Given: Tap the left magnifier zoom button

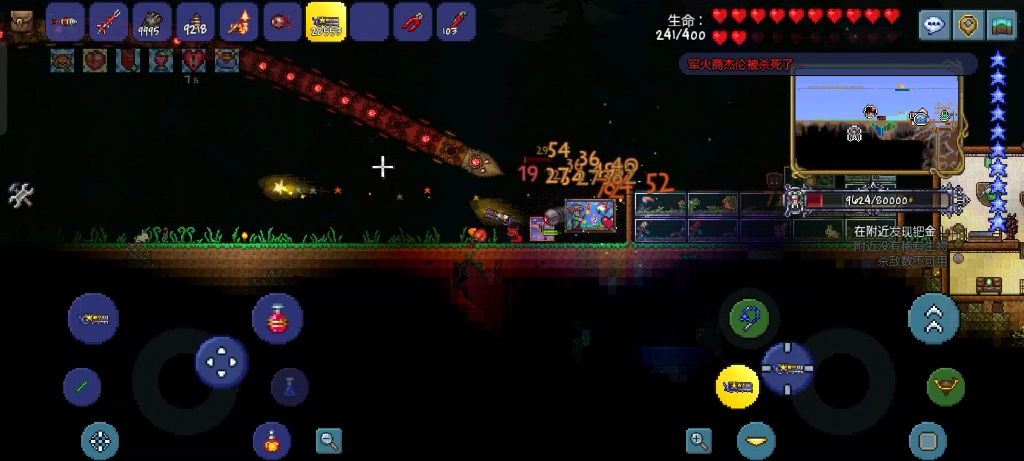Looking at the screenshot, I should click(x=329, y=439).
